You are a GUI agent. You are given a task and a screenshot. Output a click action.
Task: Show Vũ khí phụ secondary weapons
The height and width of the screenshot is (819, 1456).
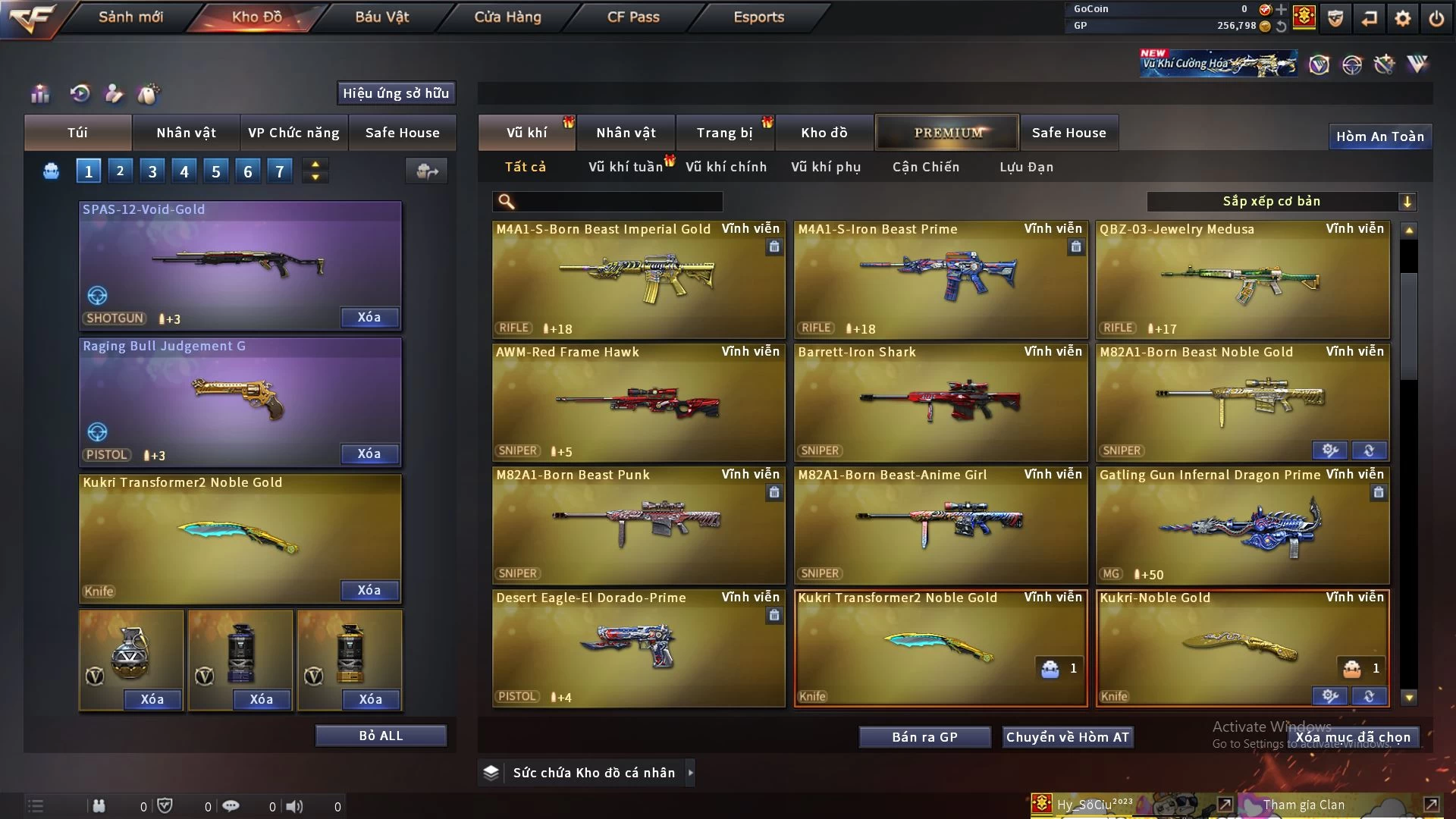click(x=826, y=167)
